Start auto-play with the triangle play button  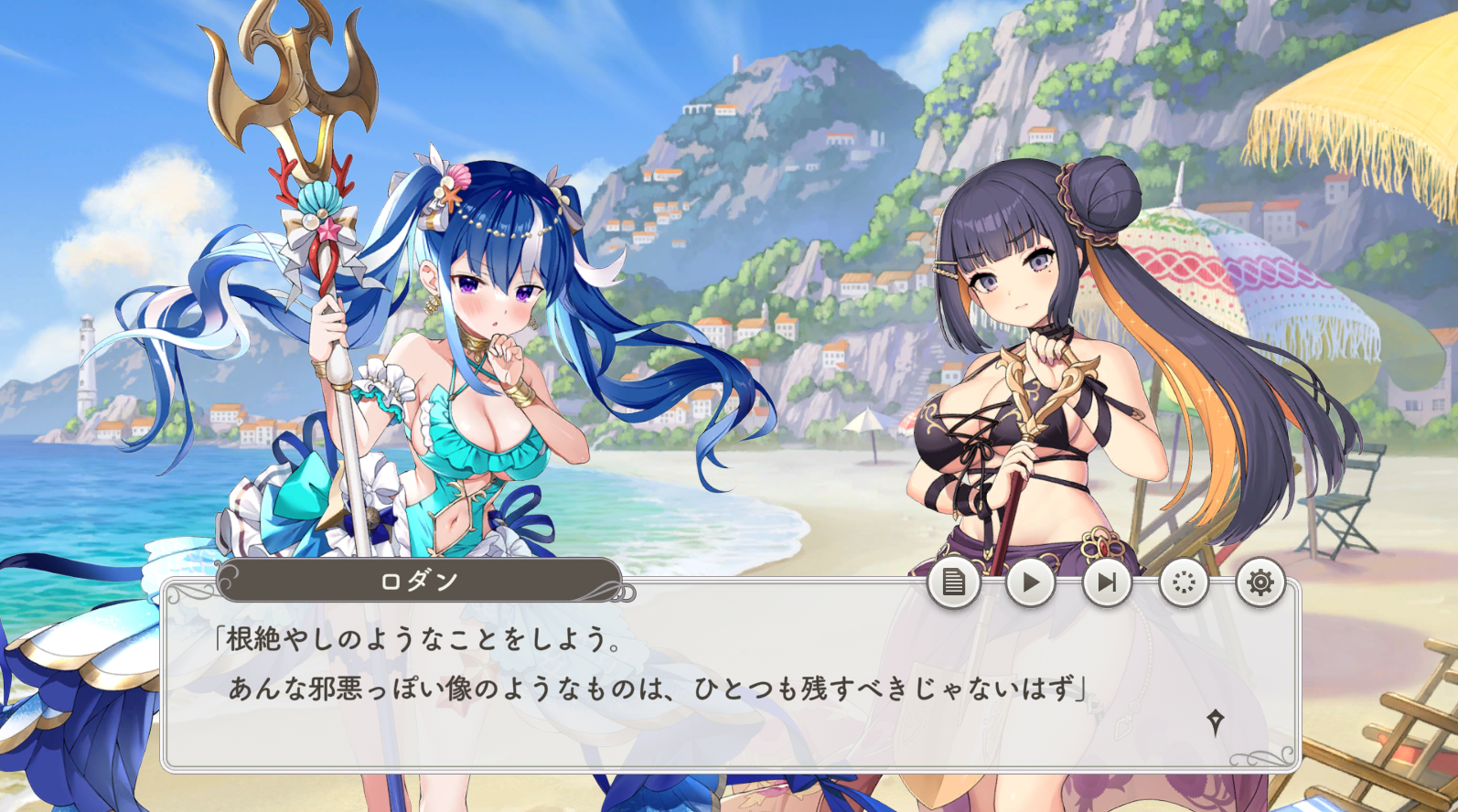[1030, 582]
